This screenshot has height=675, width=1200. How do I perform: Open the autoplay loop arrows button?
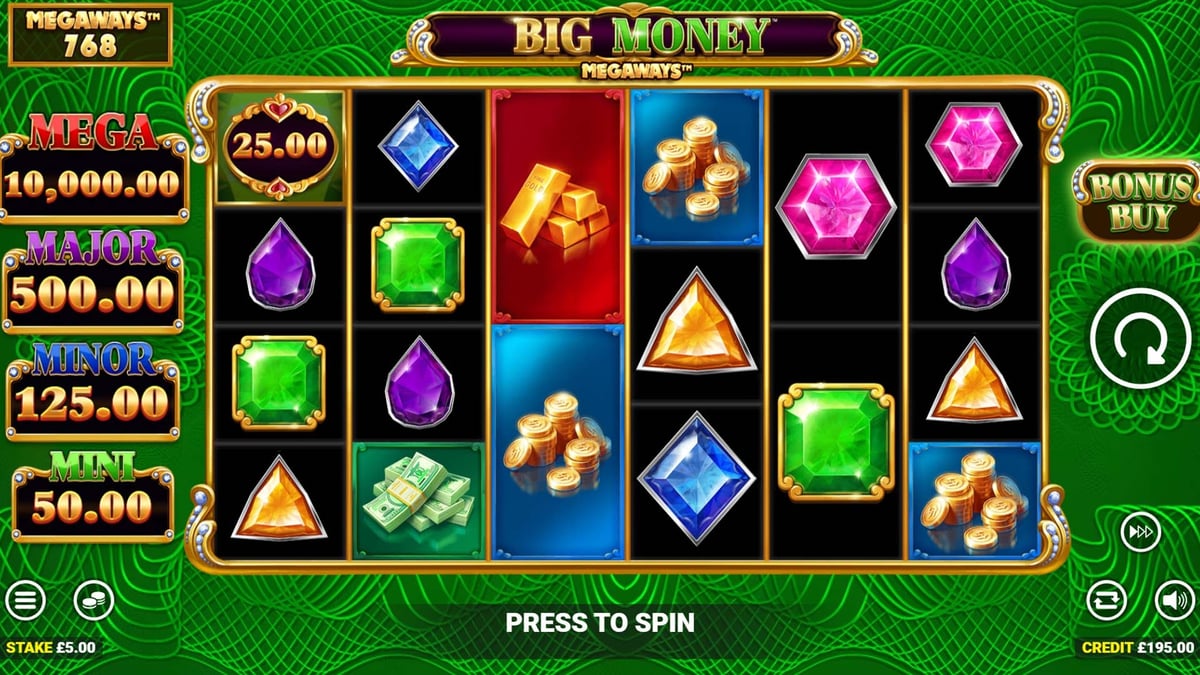1107,600
